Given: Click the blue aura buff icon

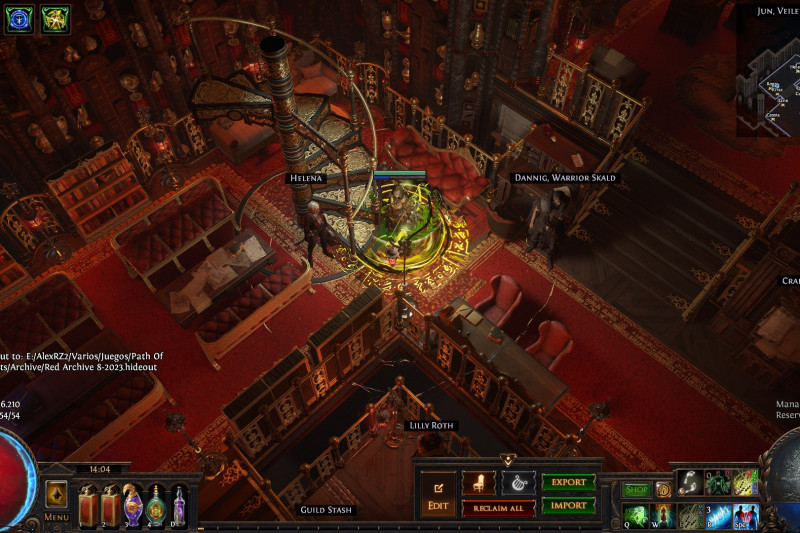Looking at the screenshot, I should (20, 19).
